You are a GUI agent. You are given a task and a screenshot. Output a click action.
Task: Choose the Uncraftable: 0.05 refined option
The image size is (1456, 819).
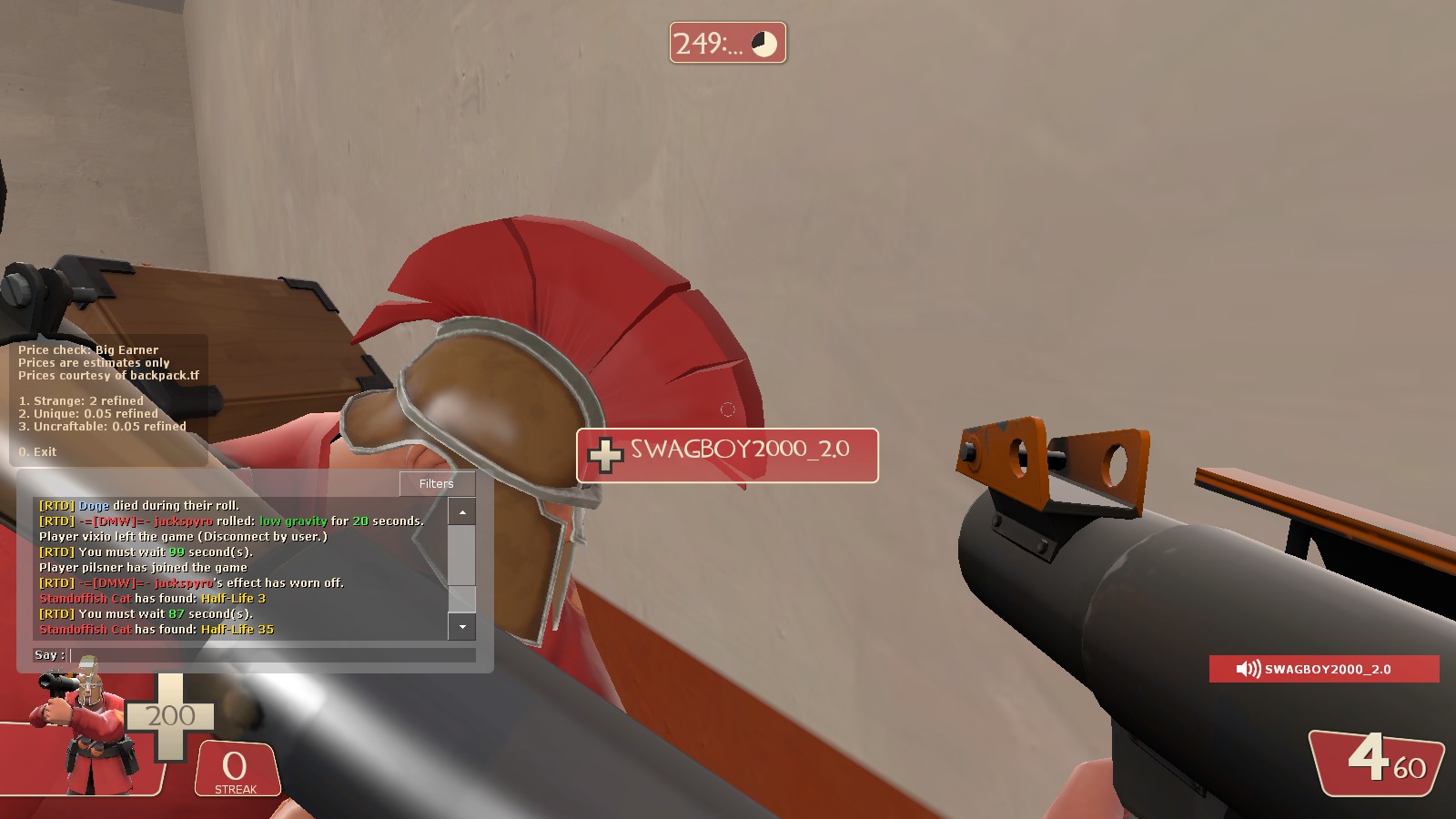click(x=102, y=426)
